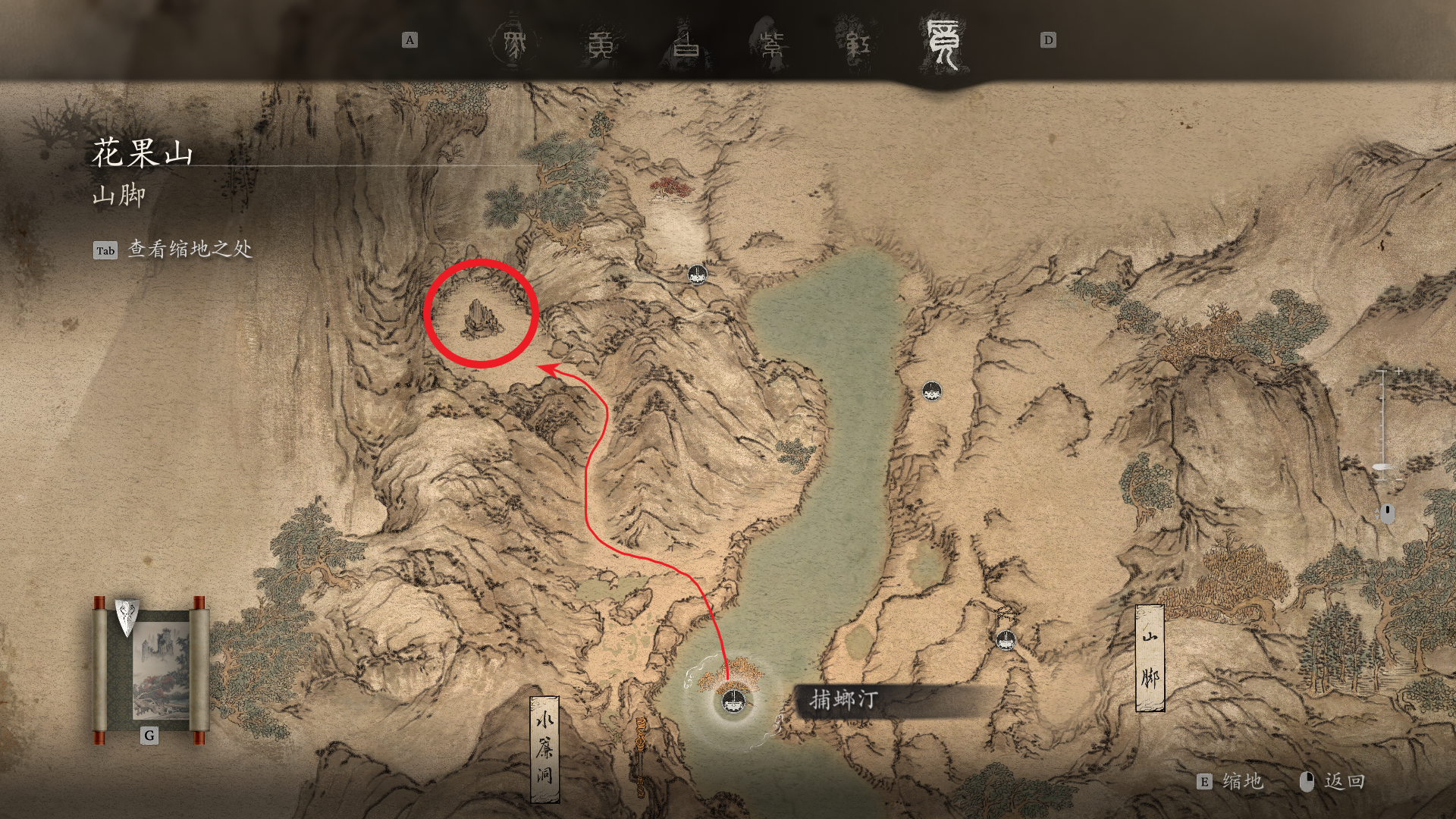Click the 山脚 vertical region label

pos(1150,658)
